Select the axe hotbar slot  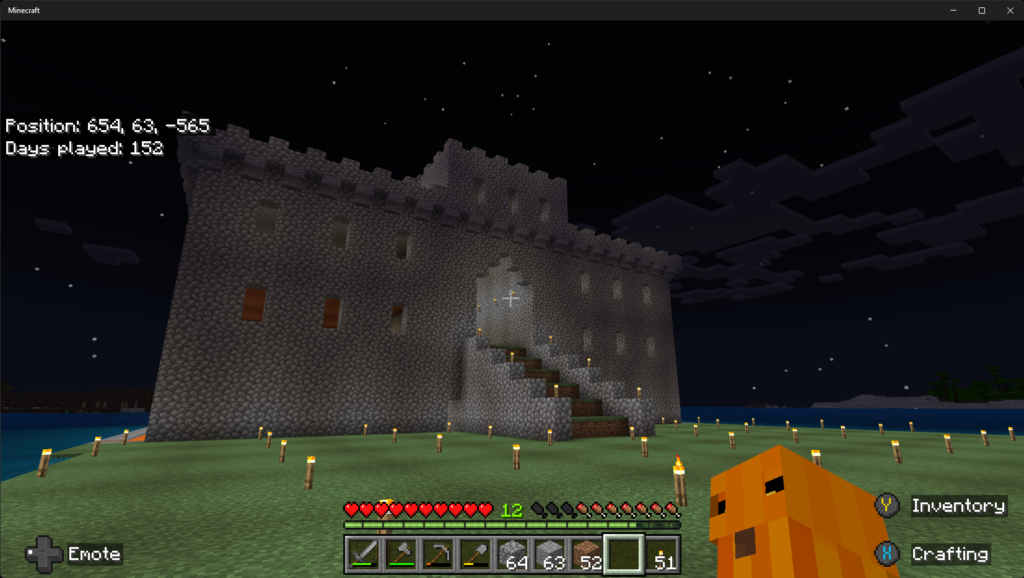pyautogui.click(x=401, y=554)
